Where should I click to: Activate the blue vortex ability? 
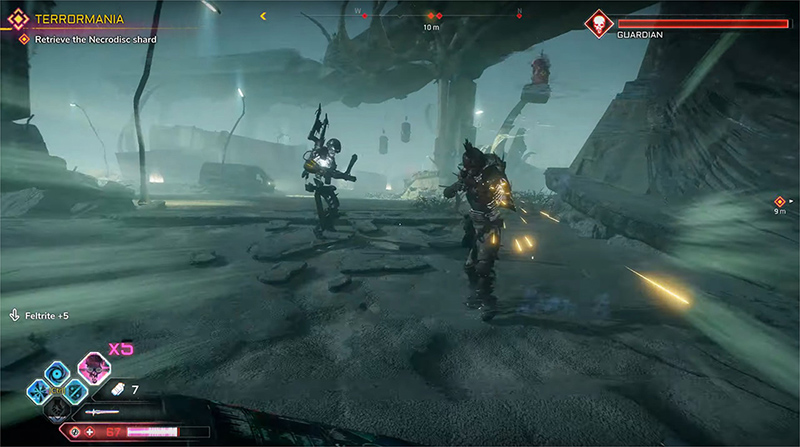tap(57, 371)
